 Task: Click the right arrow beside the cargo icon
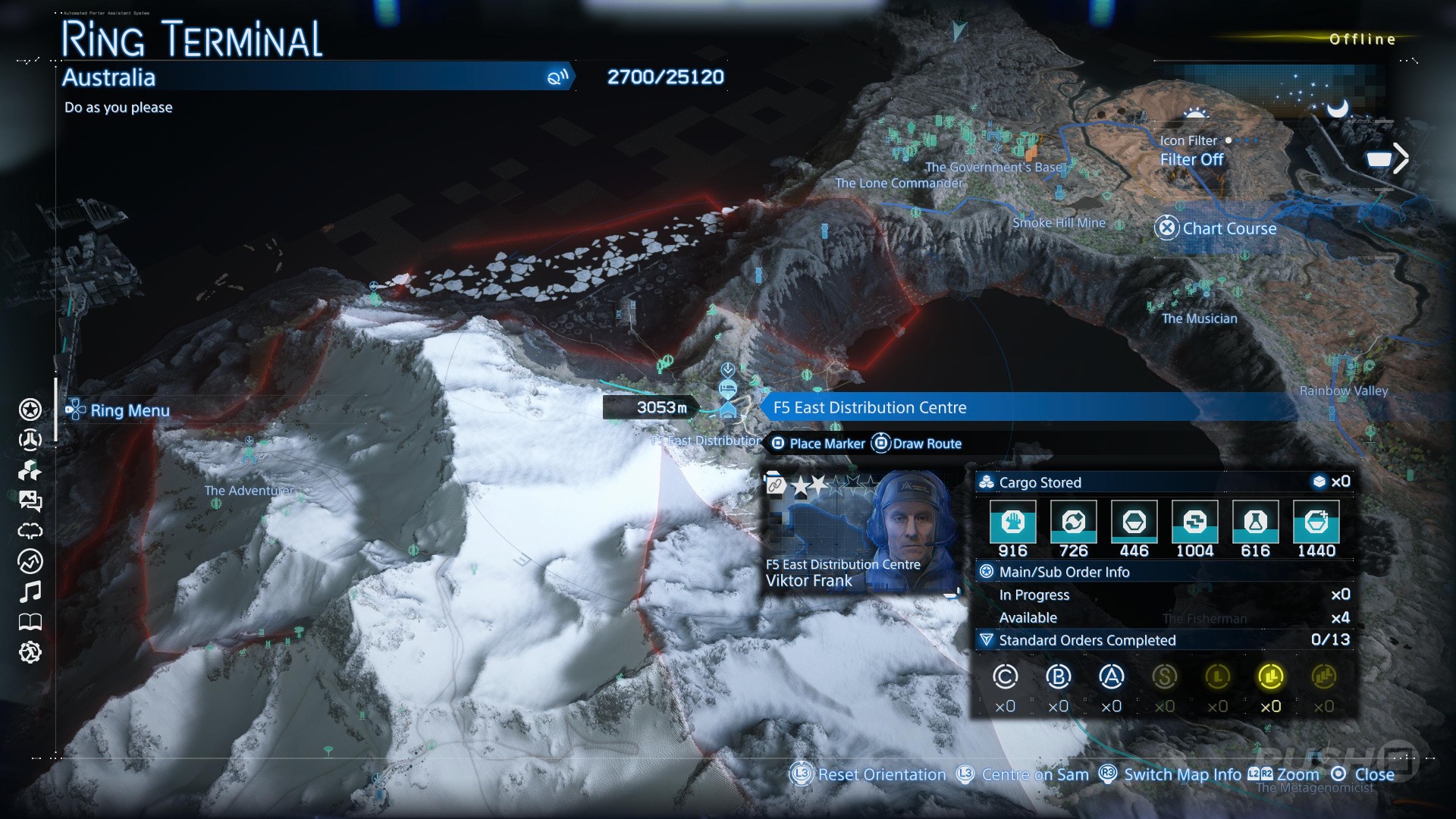coord(1401,158)
